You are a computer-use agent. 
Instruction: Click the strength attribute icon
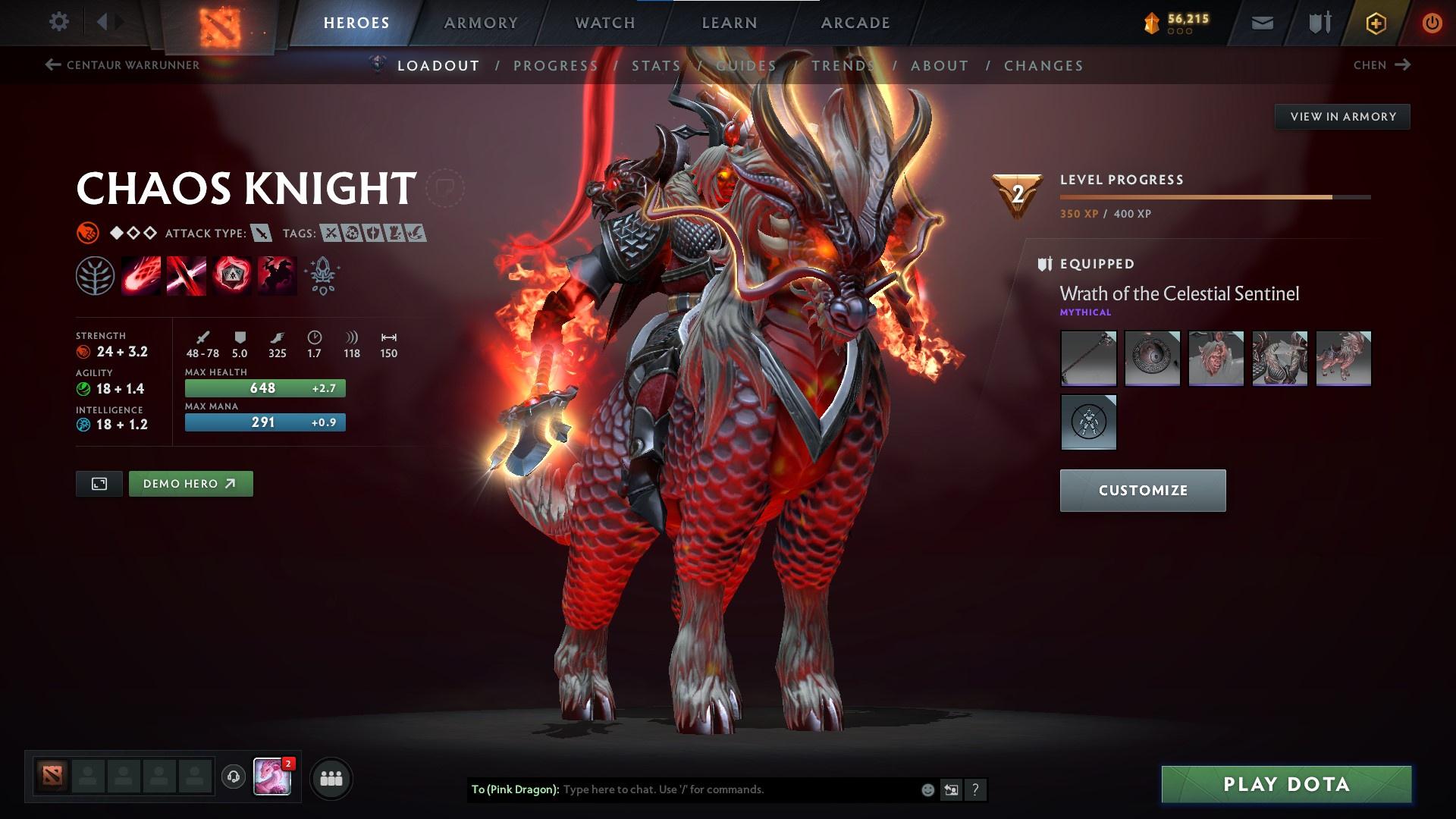pos(83,353)
